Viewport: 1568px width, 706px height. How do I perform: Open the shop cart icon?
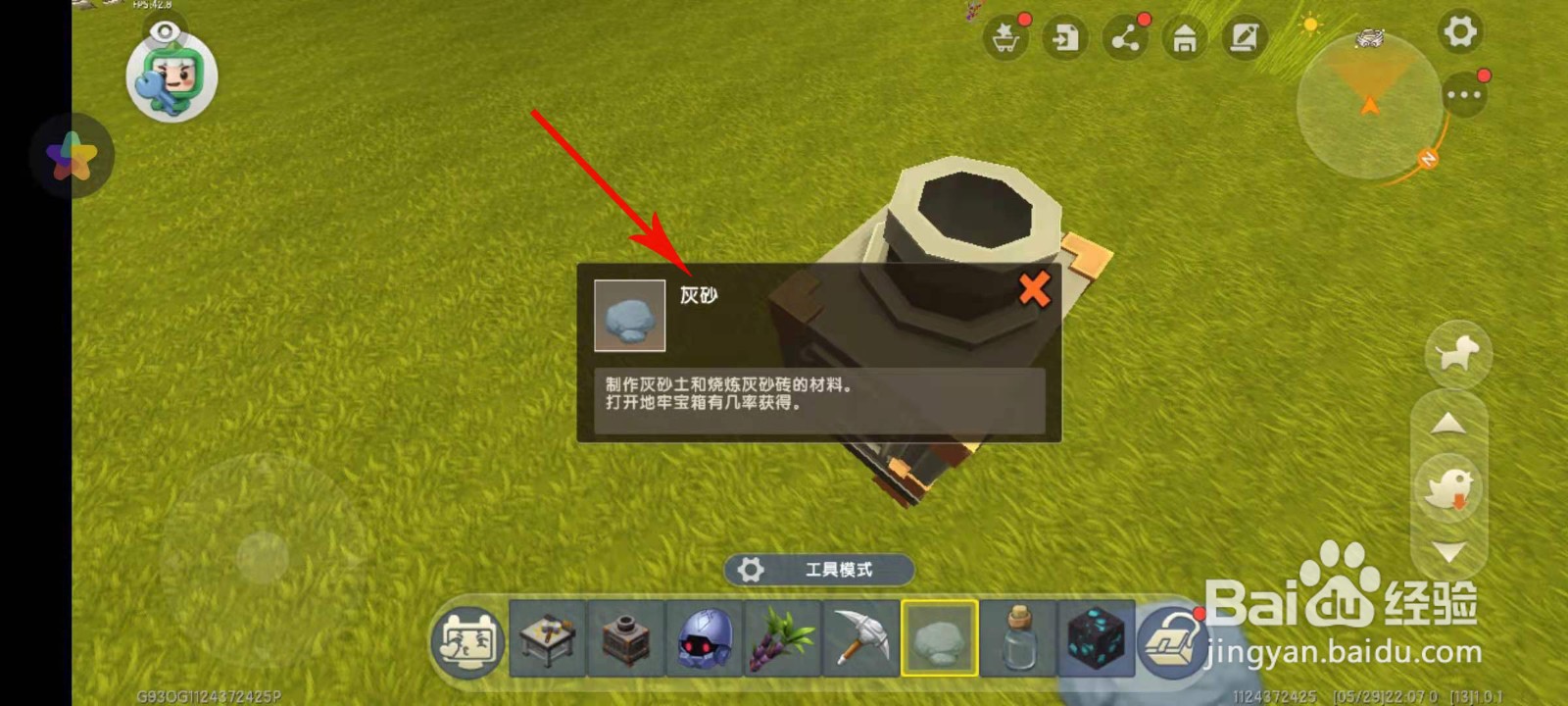coord(1005,39)
